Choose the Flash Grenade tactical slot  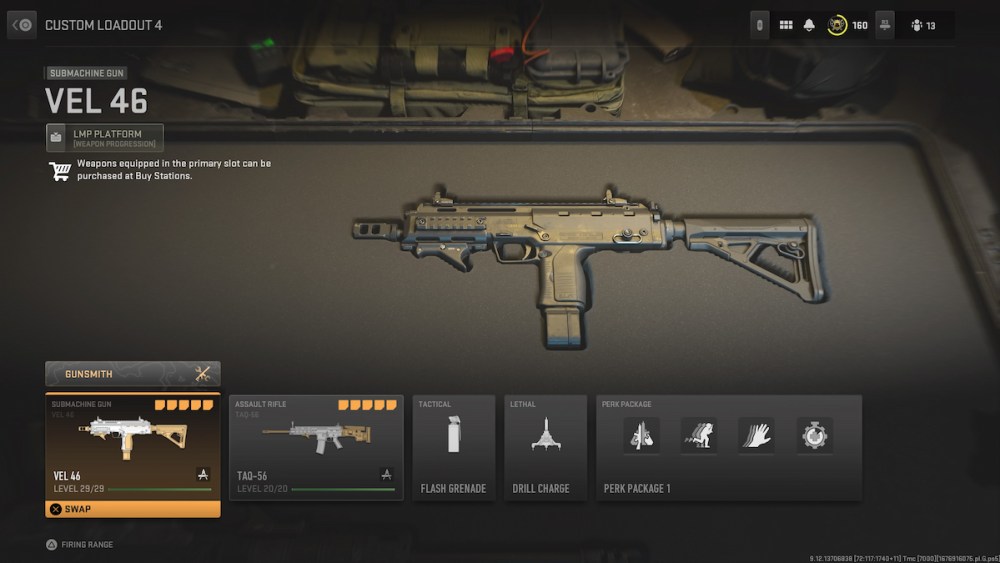(453, 447)
